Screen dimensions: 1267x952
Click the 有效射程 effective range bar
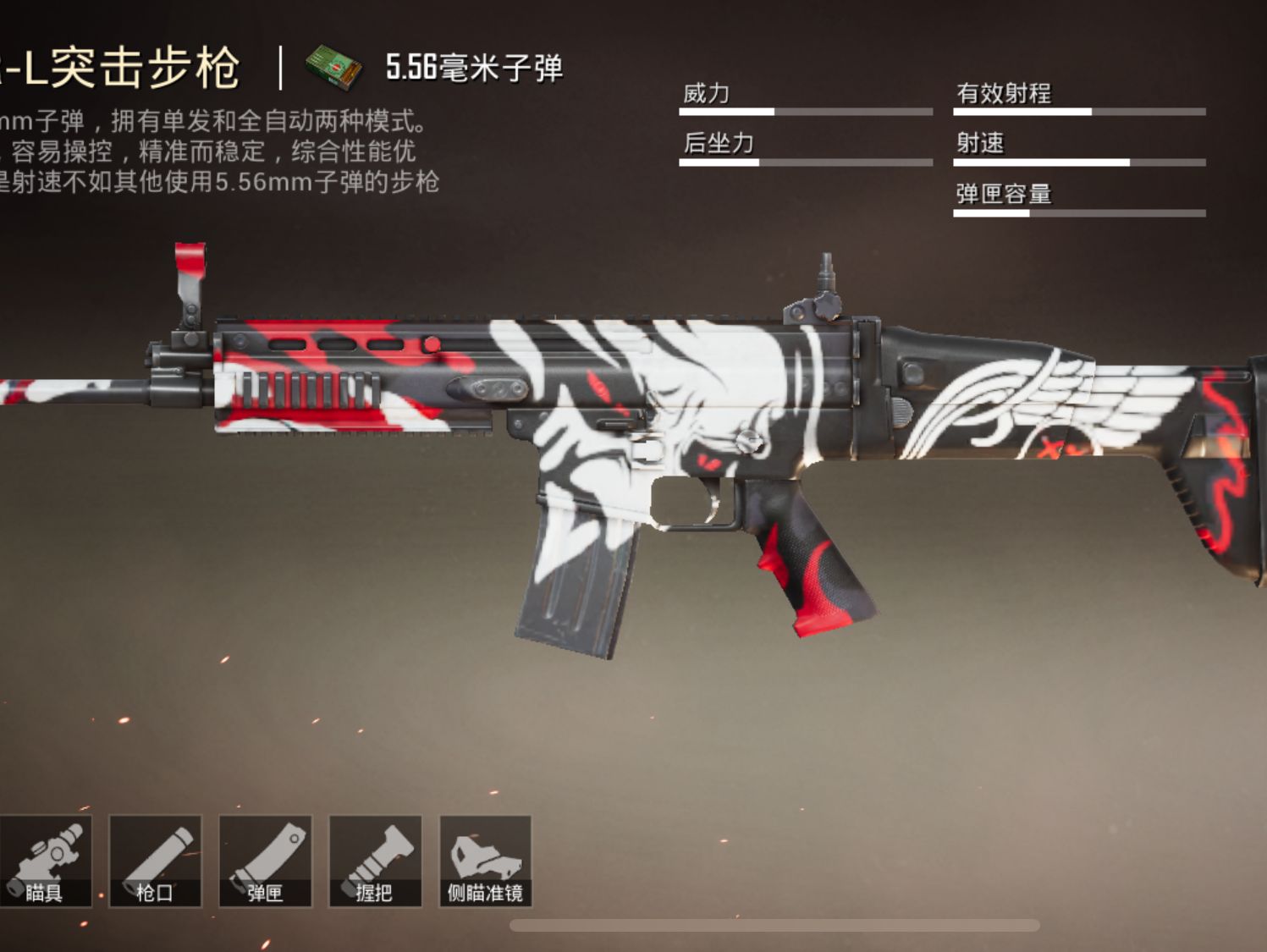(x=1079, y=110)
